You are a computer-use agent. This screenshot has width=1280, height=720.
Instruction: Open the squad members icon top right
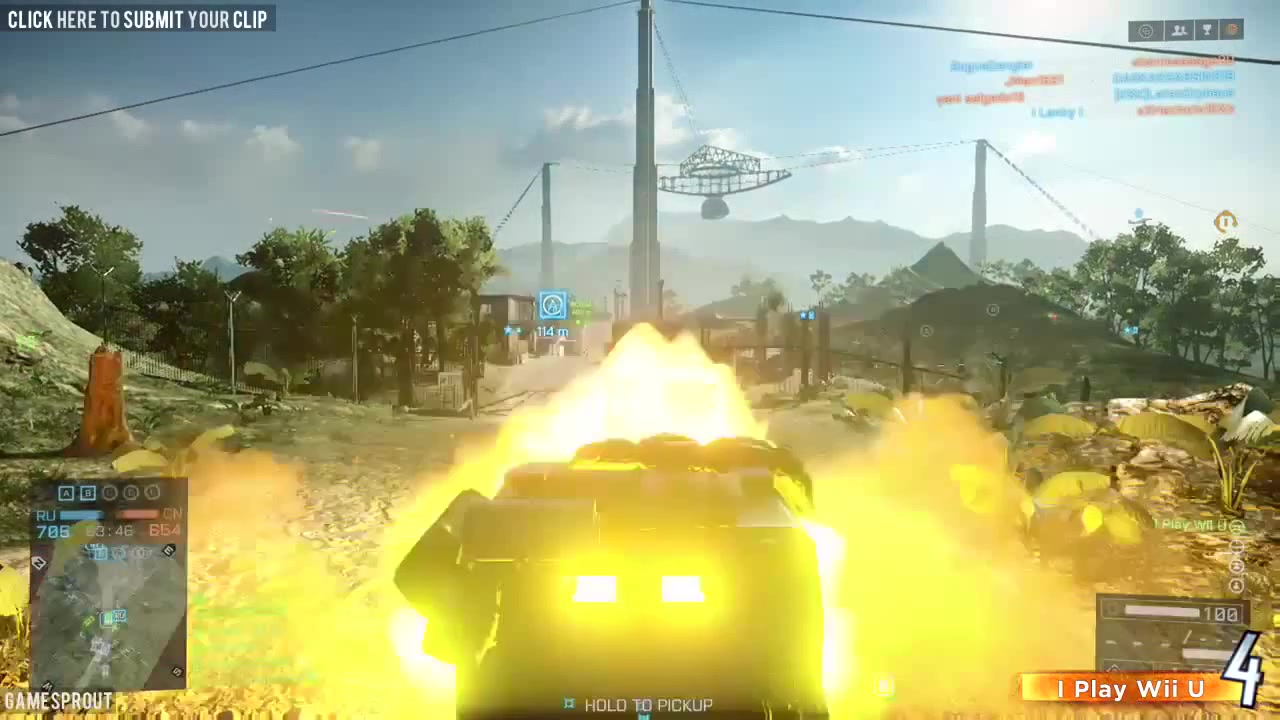tap(1177, 30)
